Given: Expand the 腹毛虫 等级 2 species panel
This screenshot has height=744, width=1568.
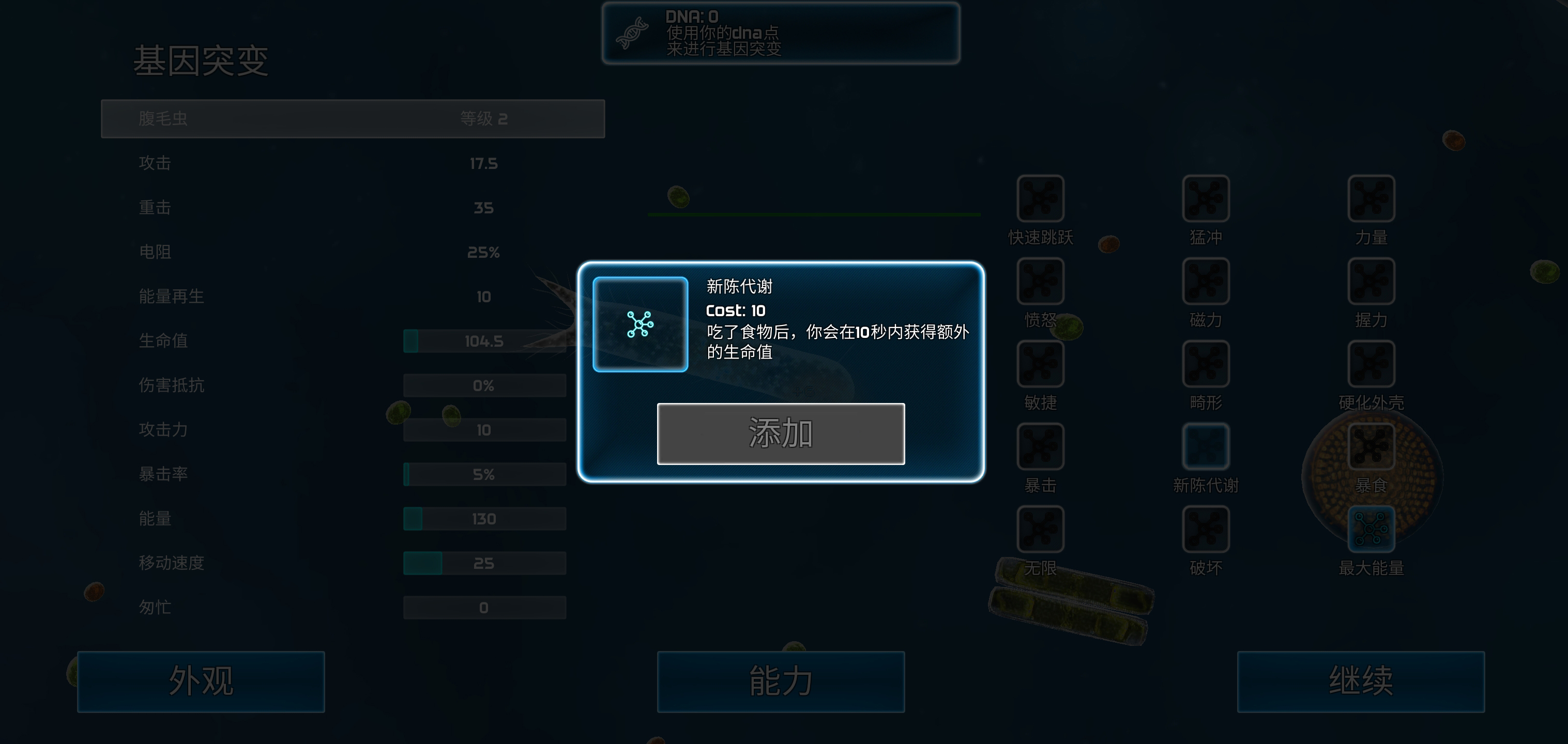Looking at the screenshot, I should (353, 119).
